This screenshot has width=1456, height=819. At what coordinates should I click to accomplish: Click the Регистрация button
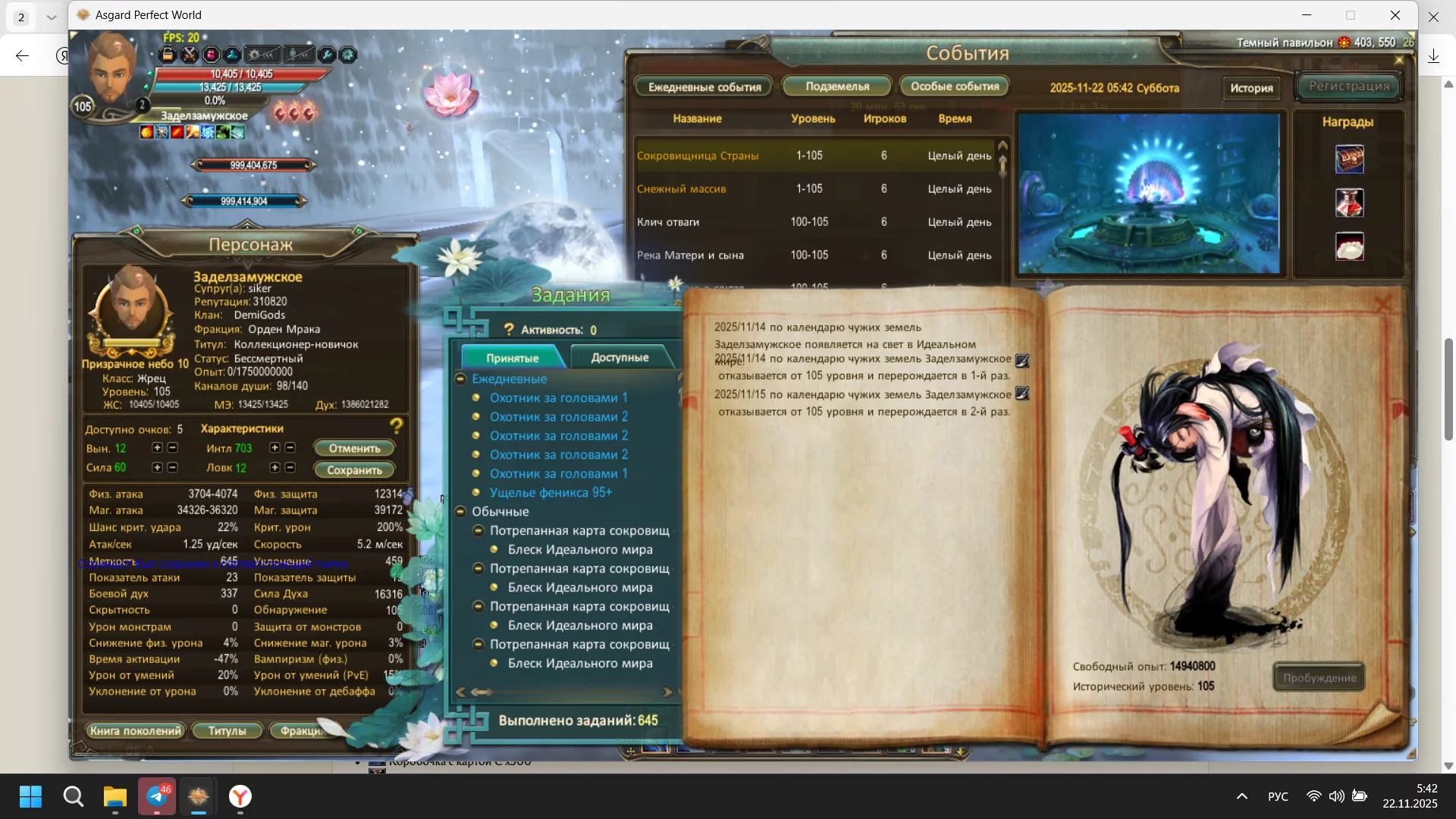pyautogui.click(x=1349, y=86)
